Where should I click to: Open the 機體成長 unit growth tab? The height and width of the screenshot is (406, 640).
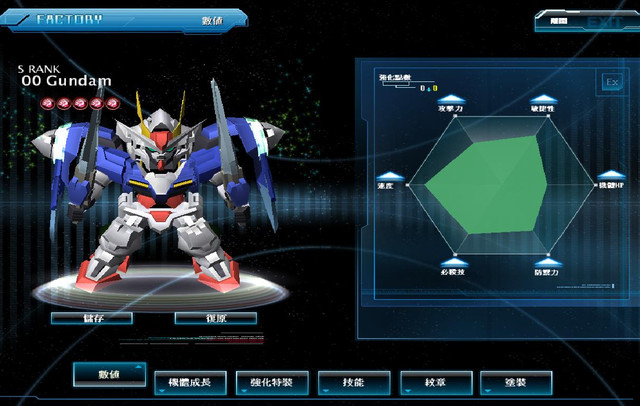[x=191, y=382]
